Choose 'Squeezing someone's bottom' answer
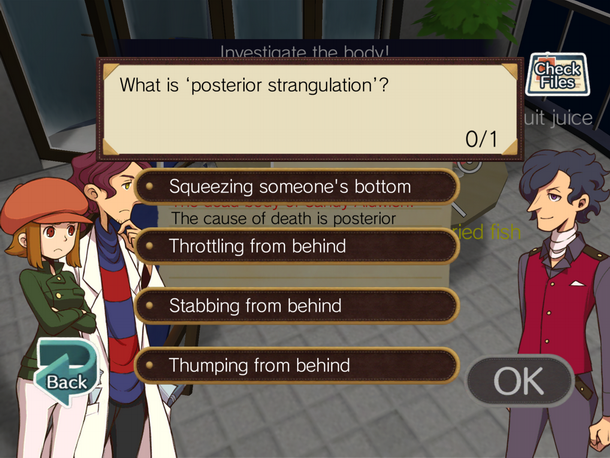The image size is (610, 458). (296, 186)
